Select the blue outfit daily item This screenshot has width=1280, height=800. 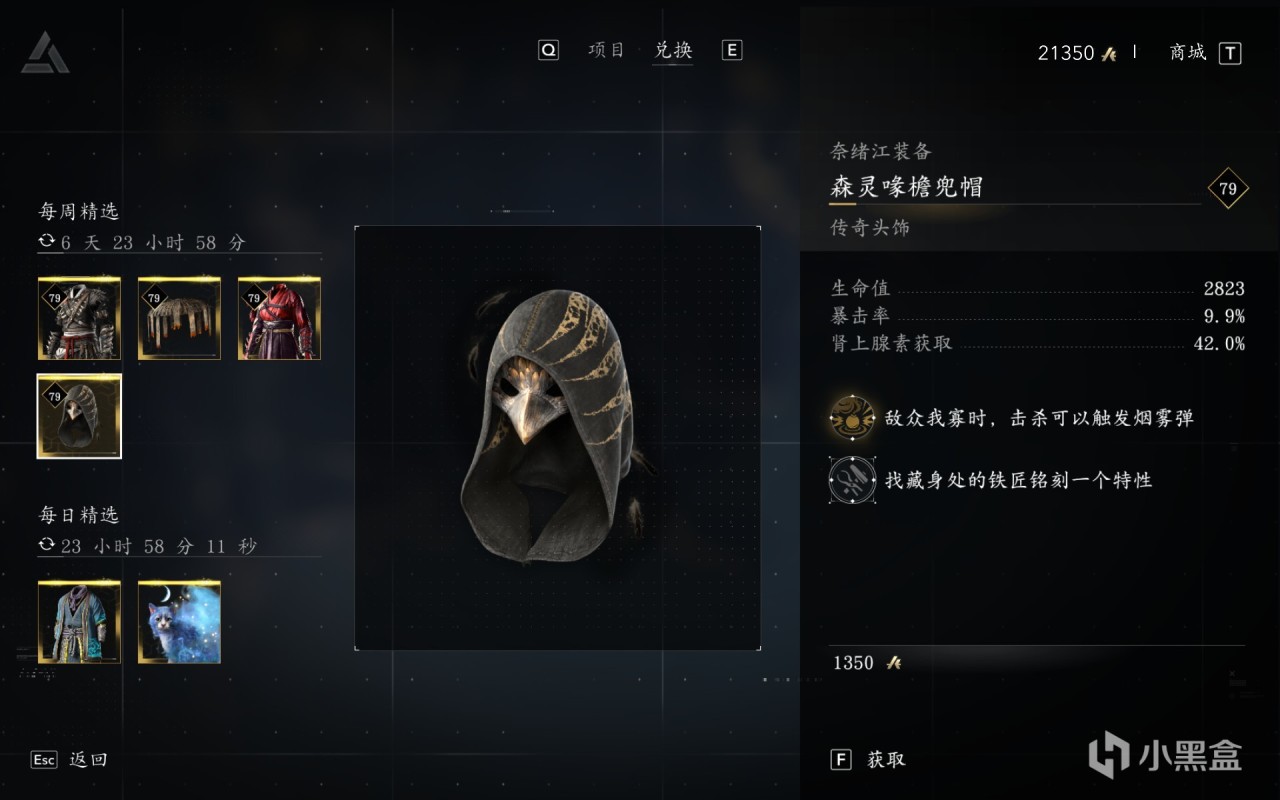(79, 621)
